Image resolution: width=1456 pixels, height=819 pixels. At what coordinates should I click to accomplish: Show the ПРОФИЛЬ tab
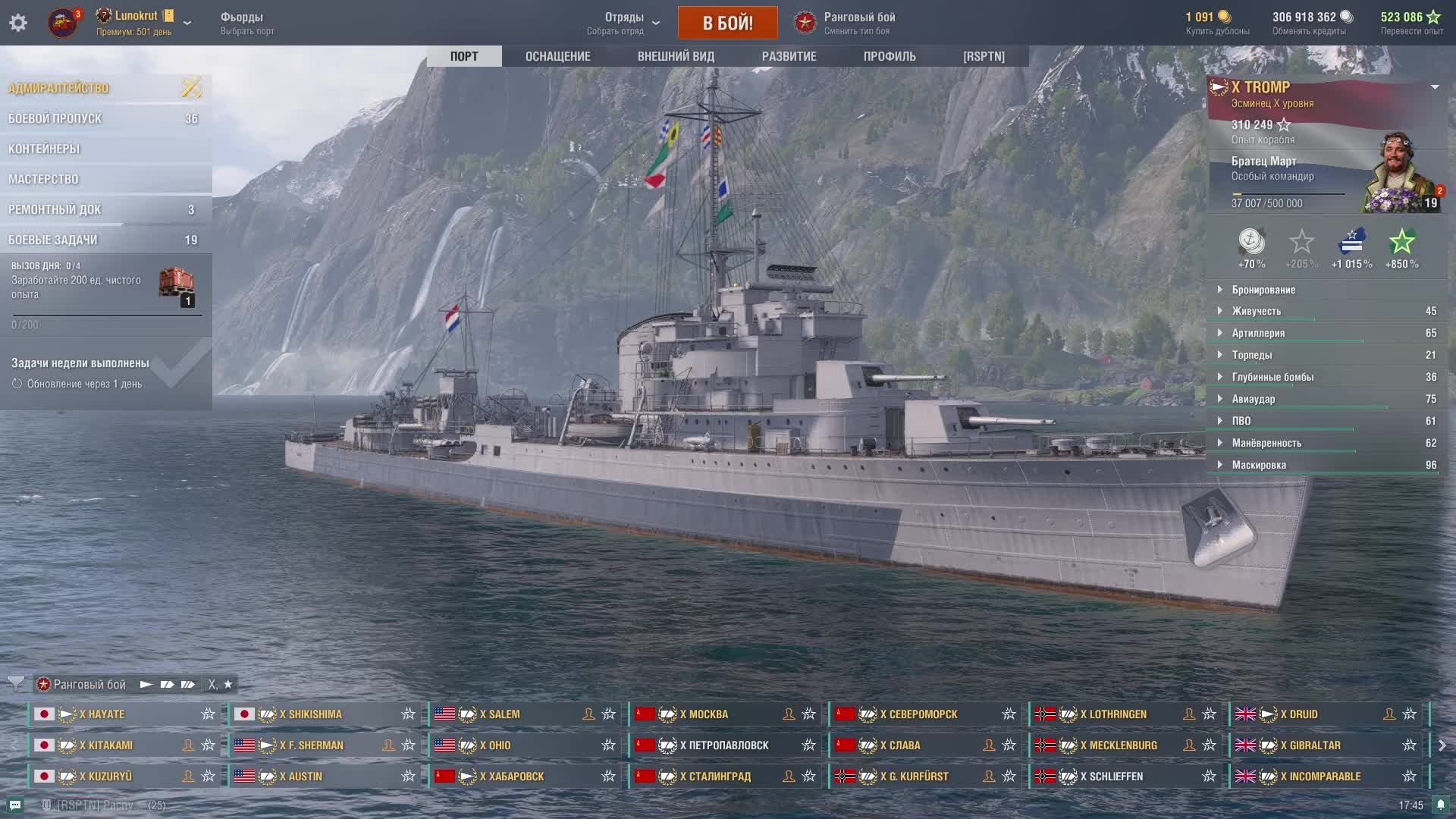890,56
